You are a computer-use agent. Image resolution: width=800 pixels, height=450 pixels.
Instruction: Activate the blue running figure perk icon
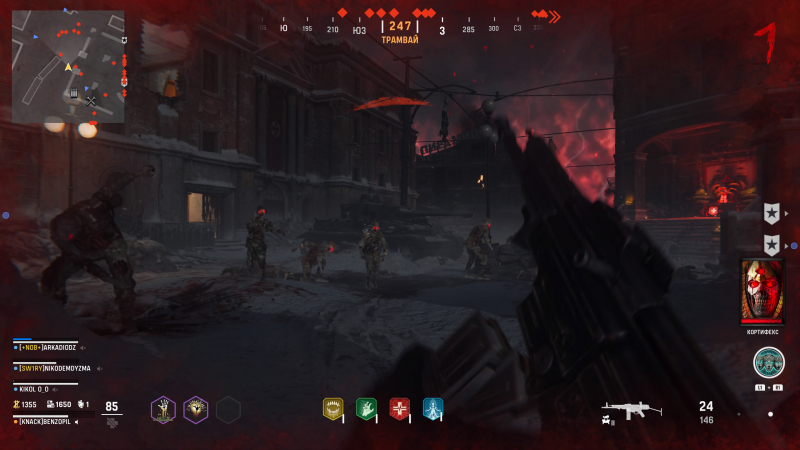tap(432, 408)
